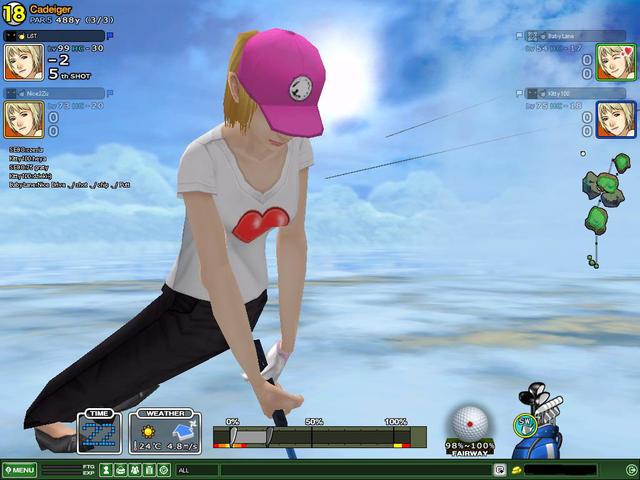Click L&T's player portrait
The height and width of the screenshot is (480, 640).
click(23, 62)
